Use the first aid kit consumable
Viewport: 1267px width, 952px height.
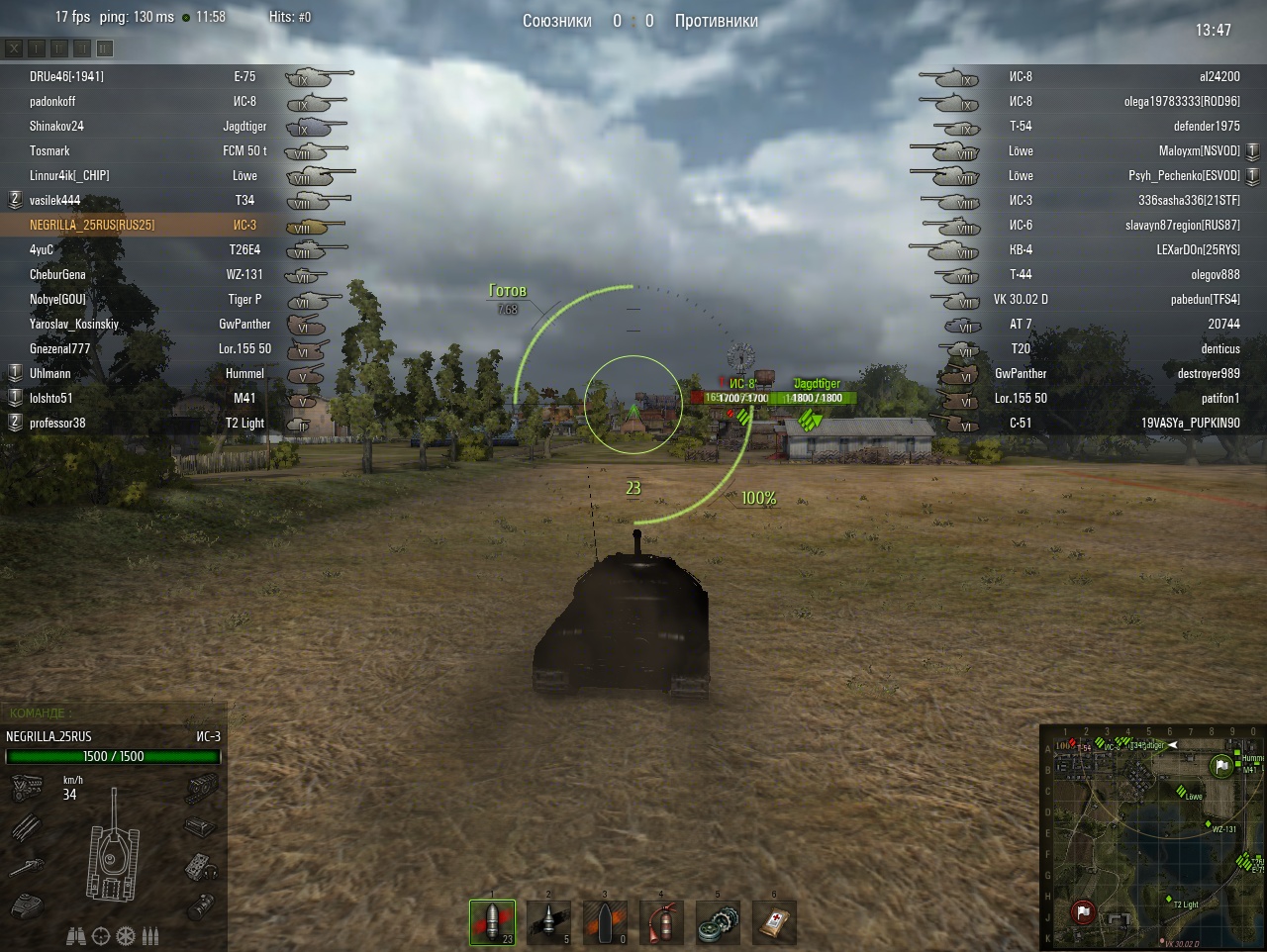point(774,922)
